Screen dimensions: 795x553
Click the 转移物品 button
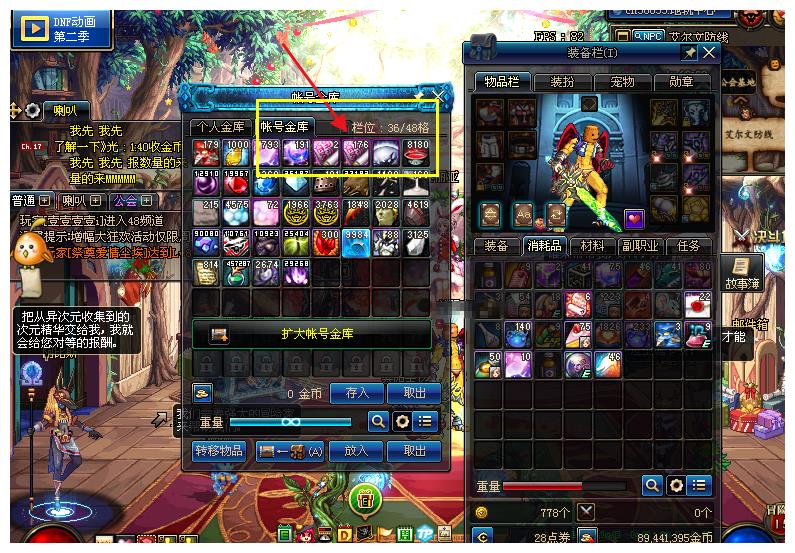tap(219, 451)
